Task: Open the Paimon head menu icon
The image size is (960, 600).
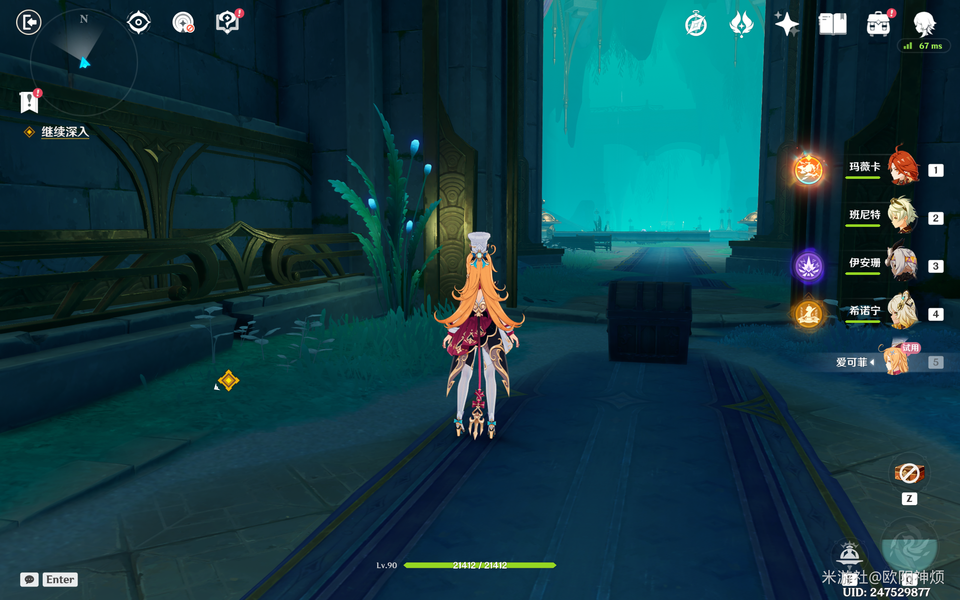Action: pyautogui.click(x=925, y=24)
